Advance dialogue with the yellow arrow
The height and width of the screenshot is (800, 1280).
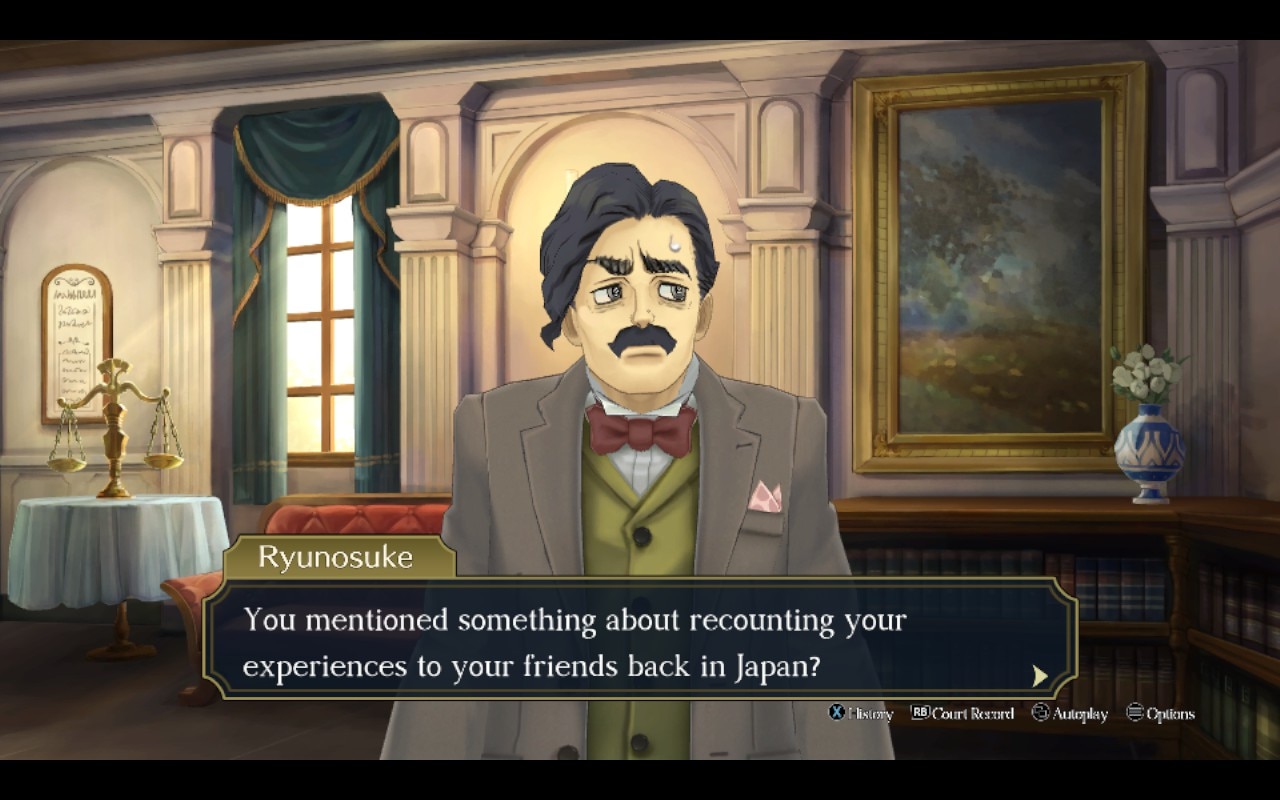point(1040,676)
